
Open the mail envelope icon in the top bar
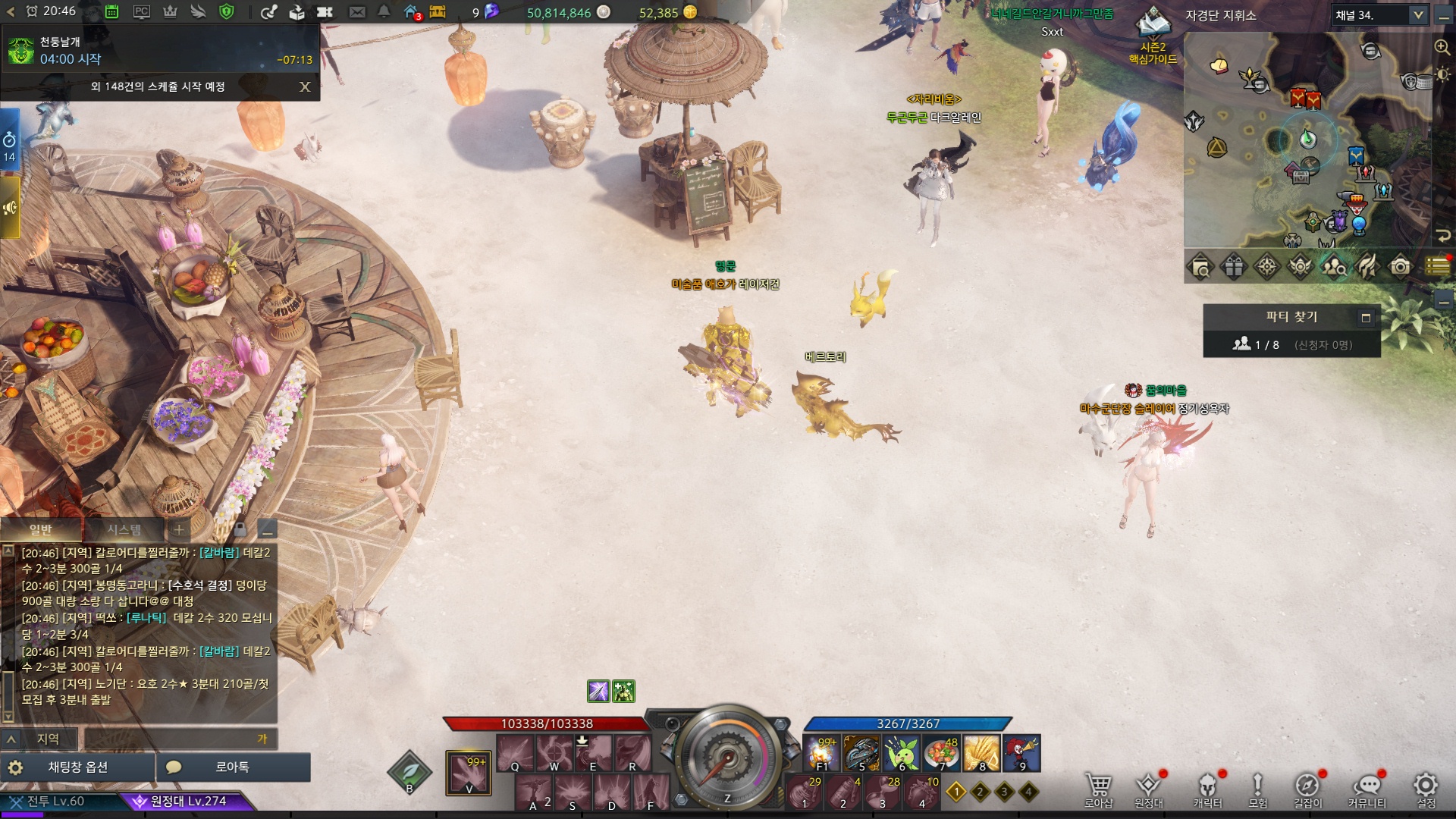pyautogui.click(x=356, y=12)
